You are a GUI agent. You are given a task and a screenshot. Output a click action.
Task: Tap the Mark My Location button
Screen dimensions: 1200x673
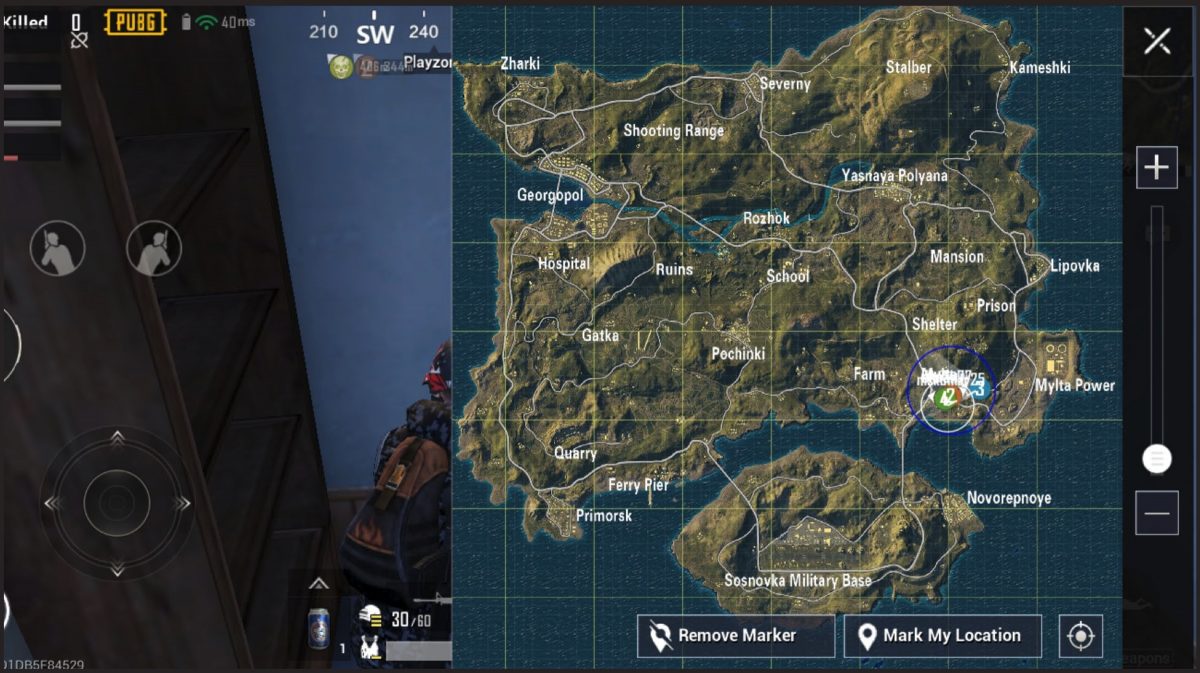tap(942, 636)
